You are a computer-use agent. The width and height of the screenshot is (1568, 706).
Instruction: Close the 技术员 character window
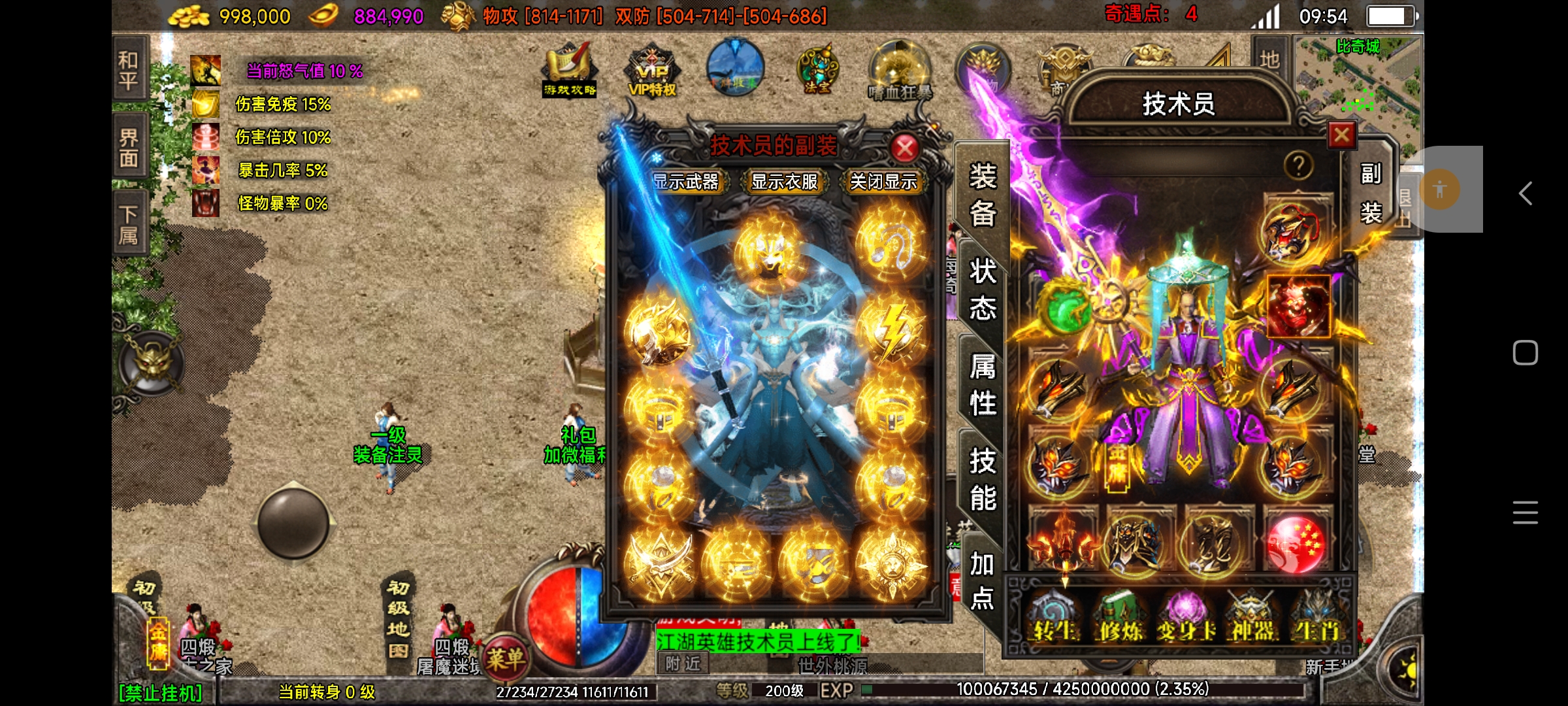[1341, 135]
